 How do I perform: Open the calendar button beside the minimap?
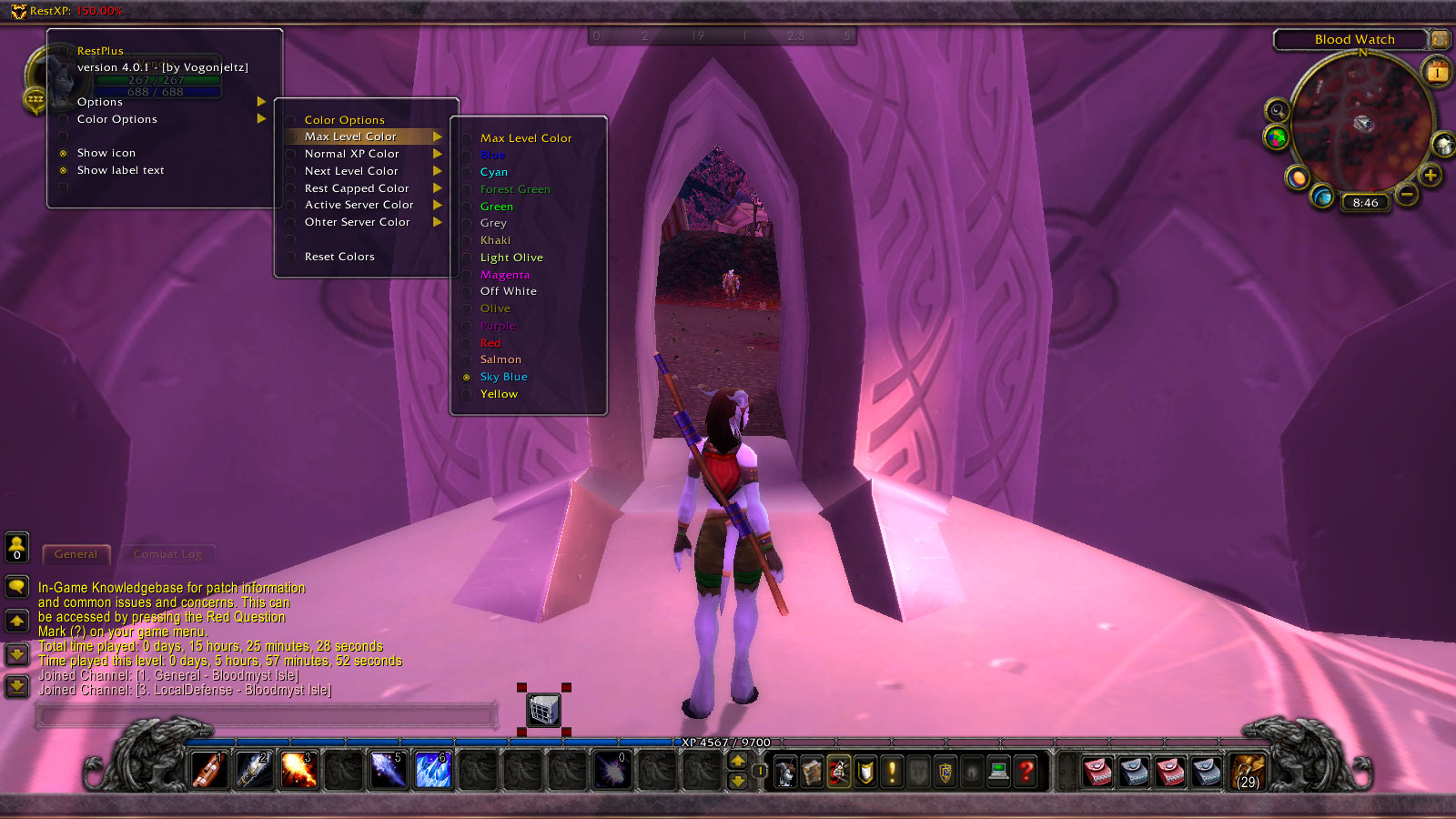(x=1438, y=72)
